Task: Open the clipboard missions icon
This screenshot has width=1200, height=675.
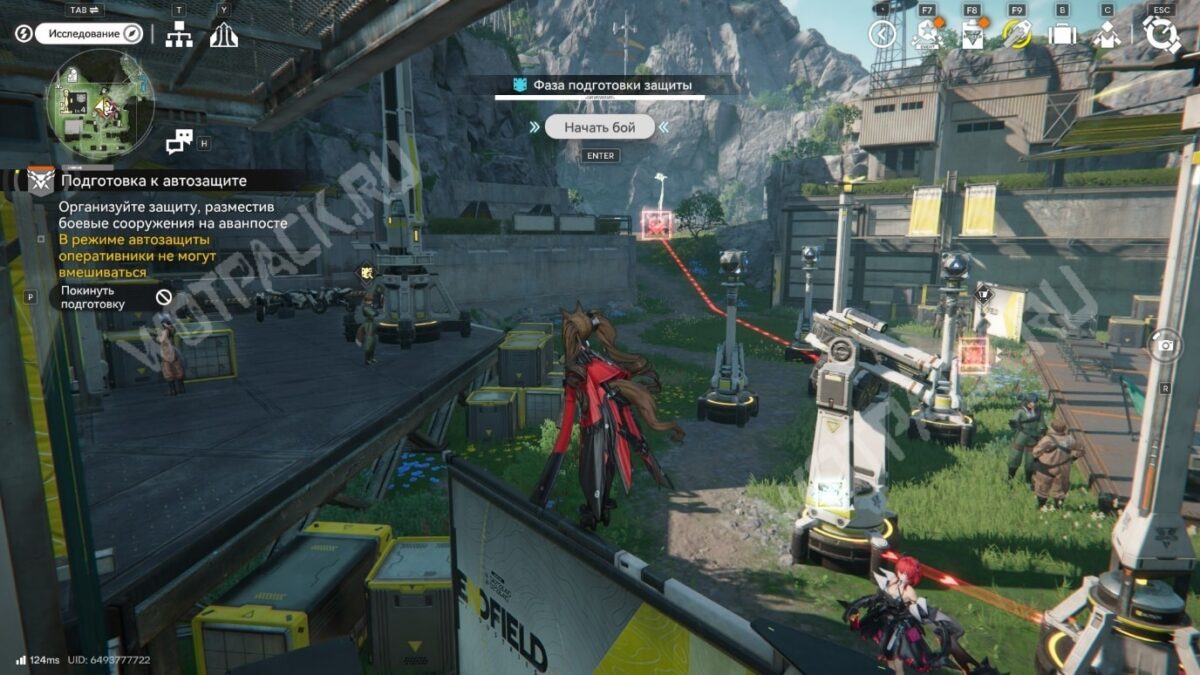Action: pos(972,35)
